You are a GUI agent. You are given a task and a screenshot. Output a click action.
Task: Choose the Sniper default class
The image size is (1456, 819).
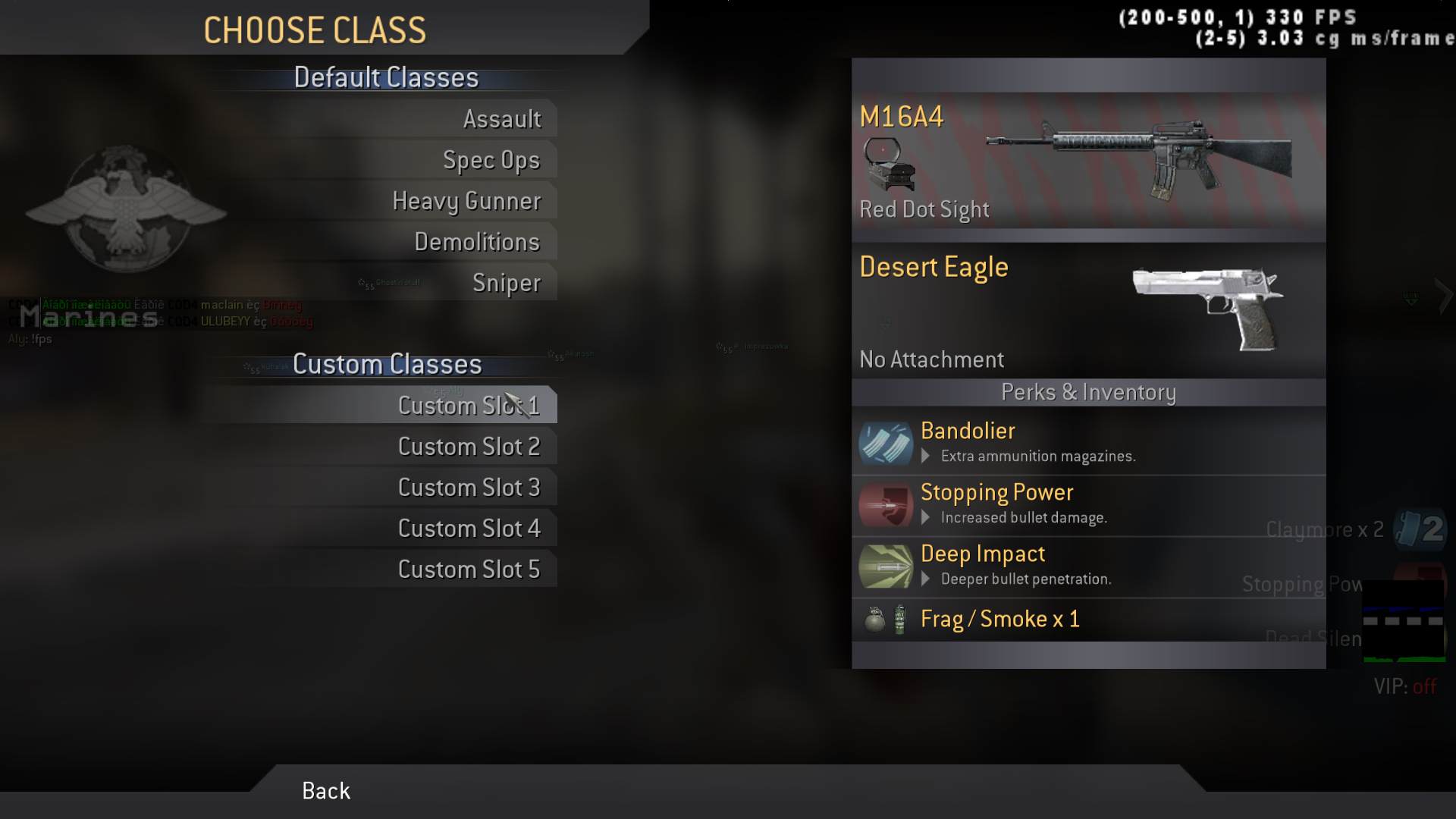pyautogui.click(x=507, y=283)
